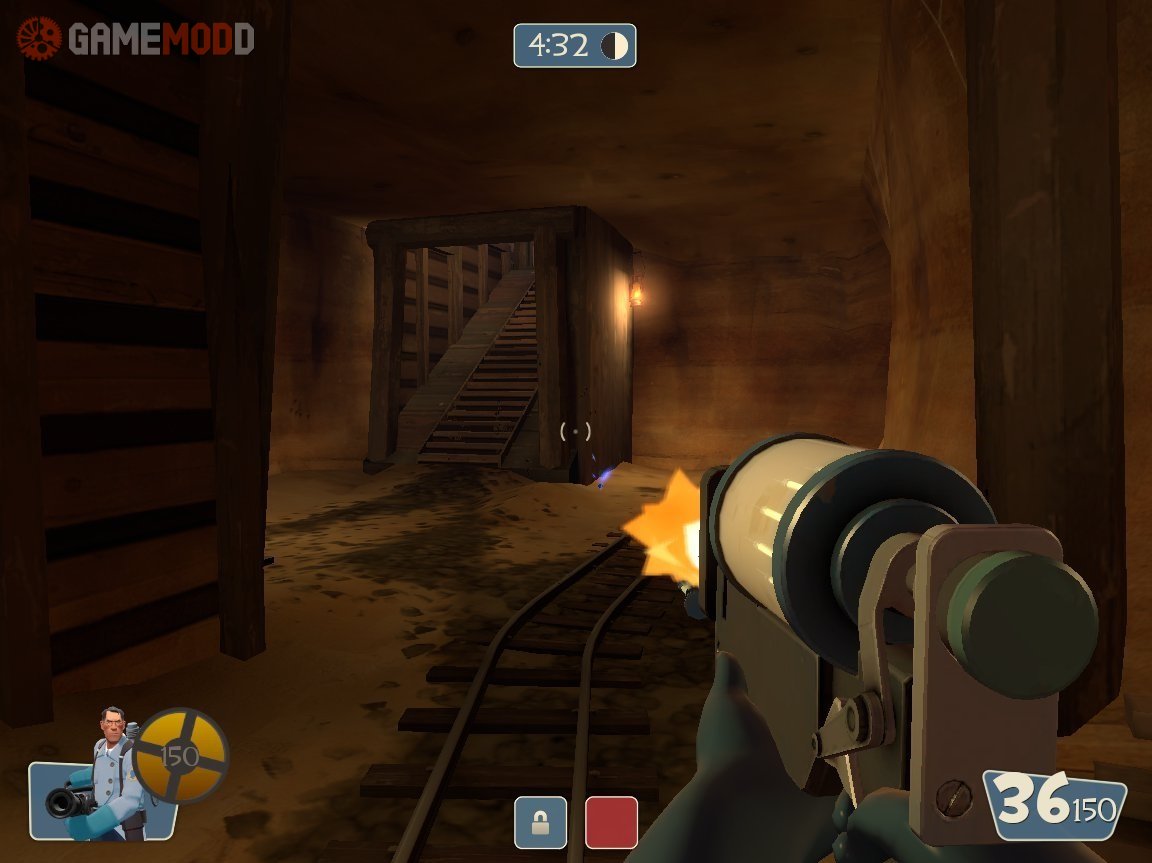Click the locked blue control point icon

point(540,822)
